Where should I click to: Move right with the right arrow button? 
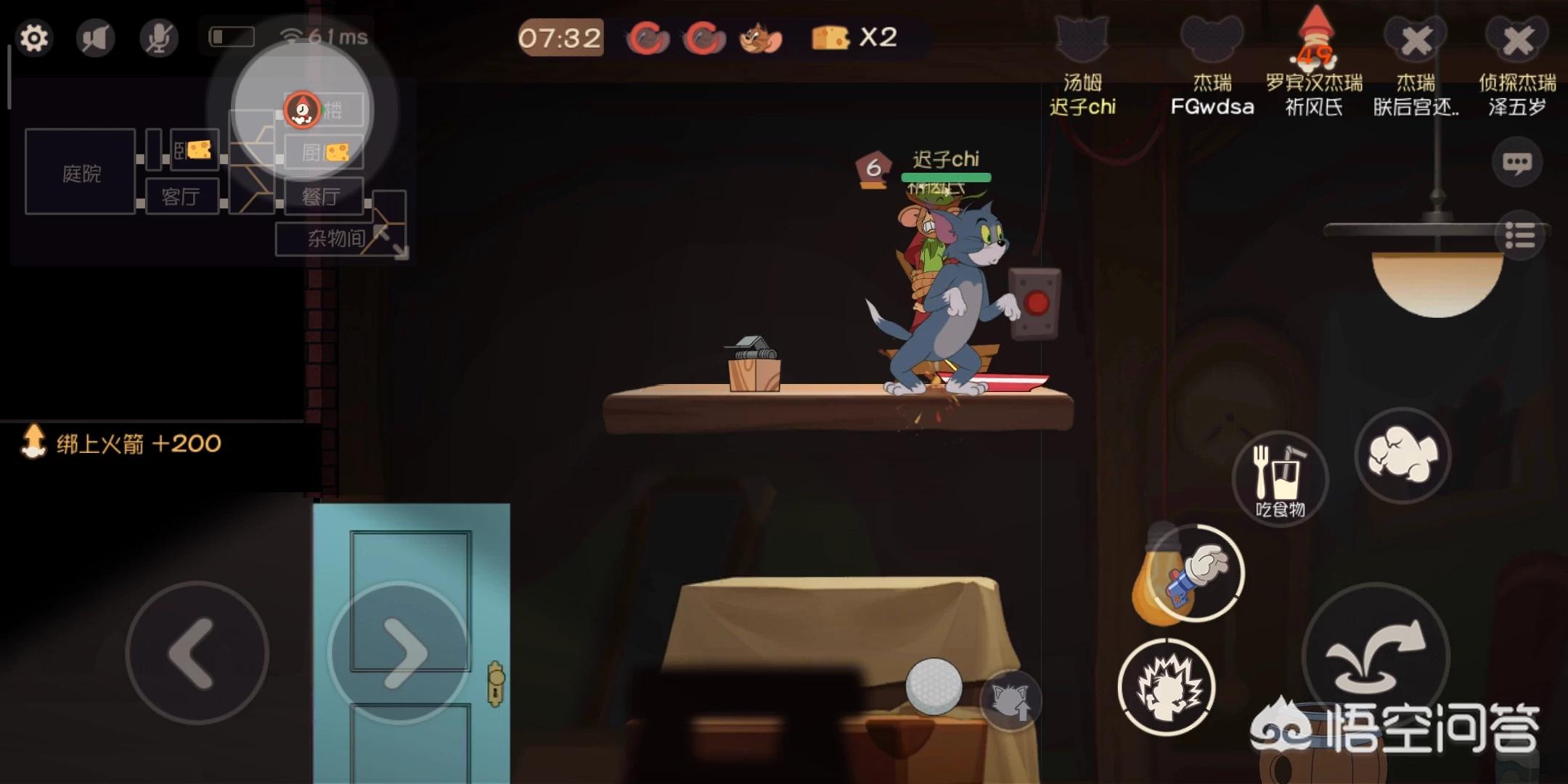click(399, 653)
